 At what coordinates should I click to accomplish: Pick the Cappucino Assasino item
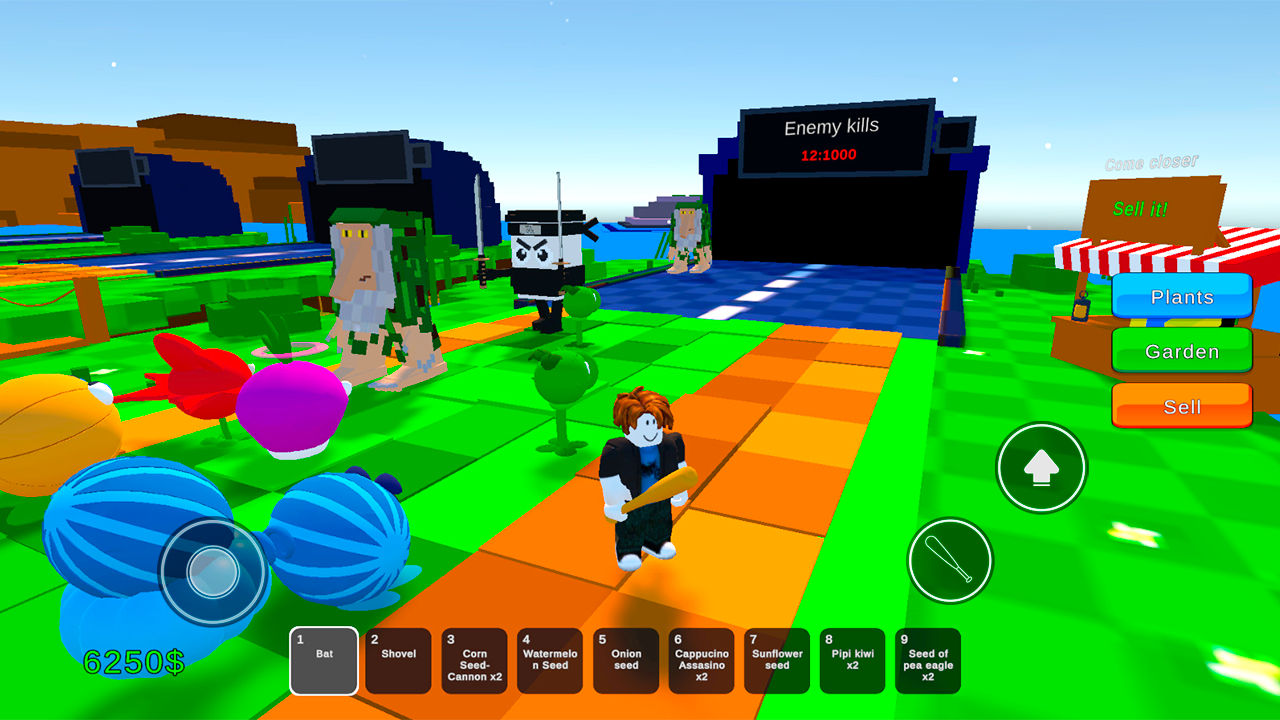click(701, 660)
